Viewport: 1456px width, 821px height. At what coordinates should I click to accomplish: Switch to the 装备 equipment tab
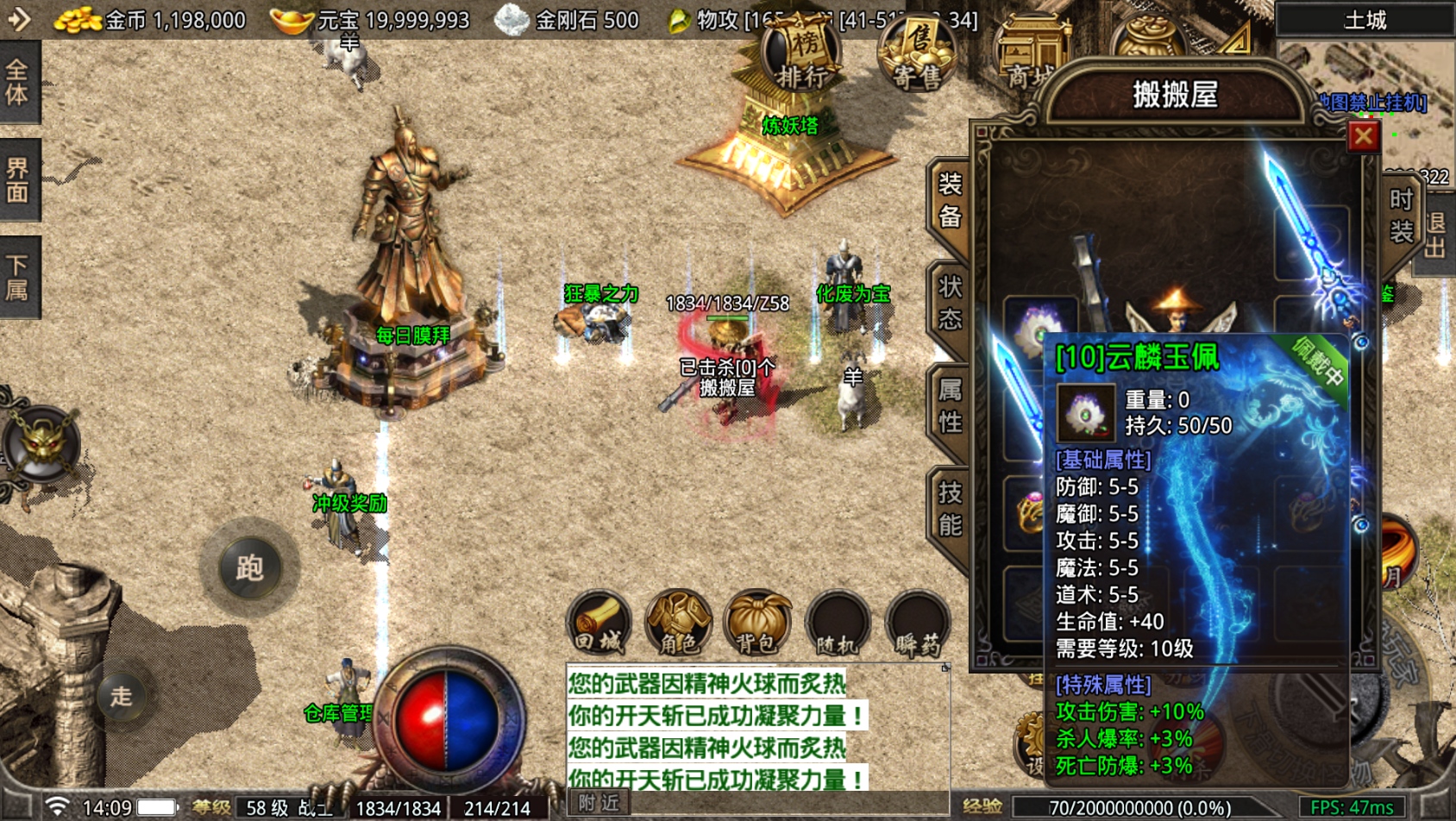950,199
